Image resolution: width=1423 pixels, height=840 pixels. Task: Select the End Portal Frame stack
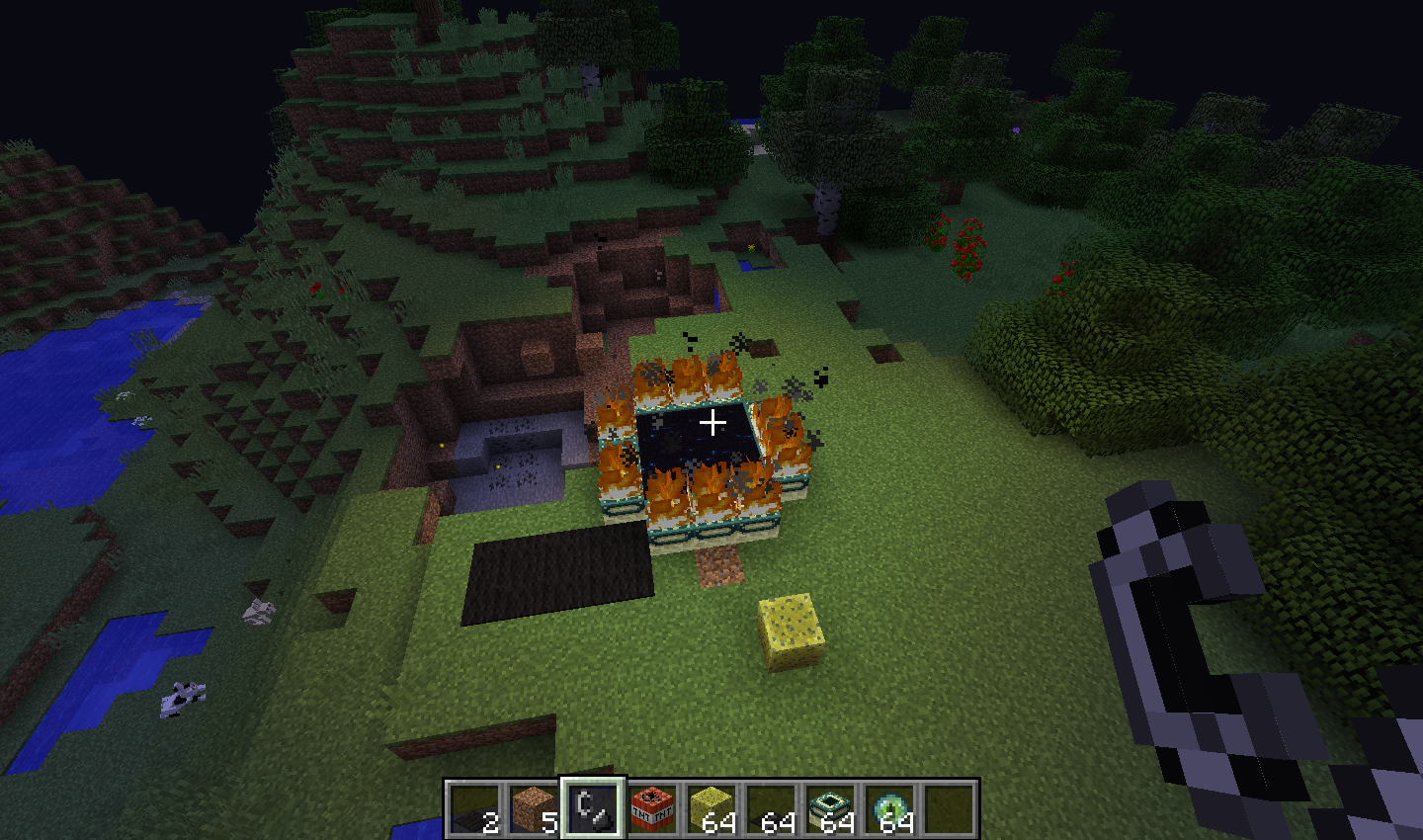tap(830, 808)
